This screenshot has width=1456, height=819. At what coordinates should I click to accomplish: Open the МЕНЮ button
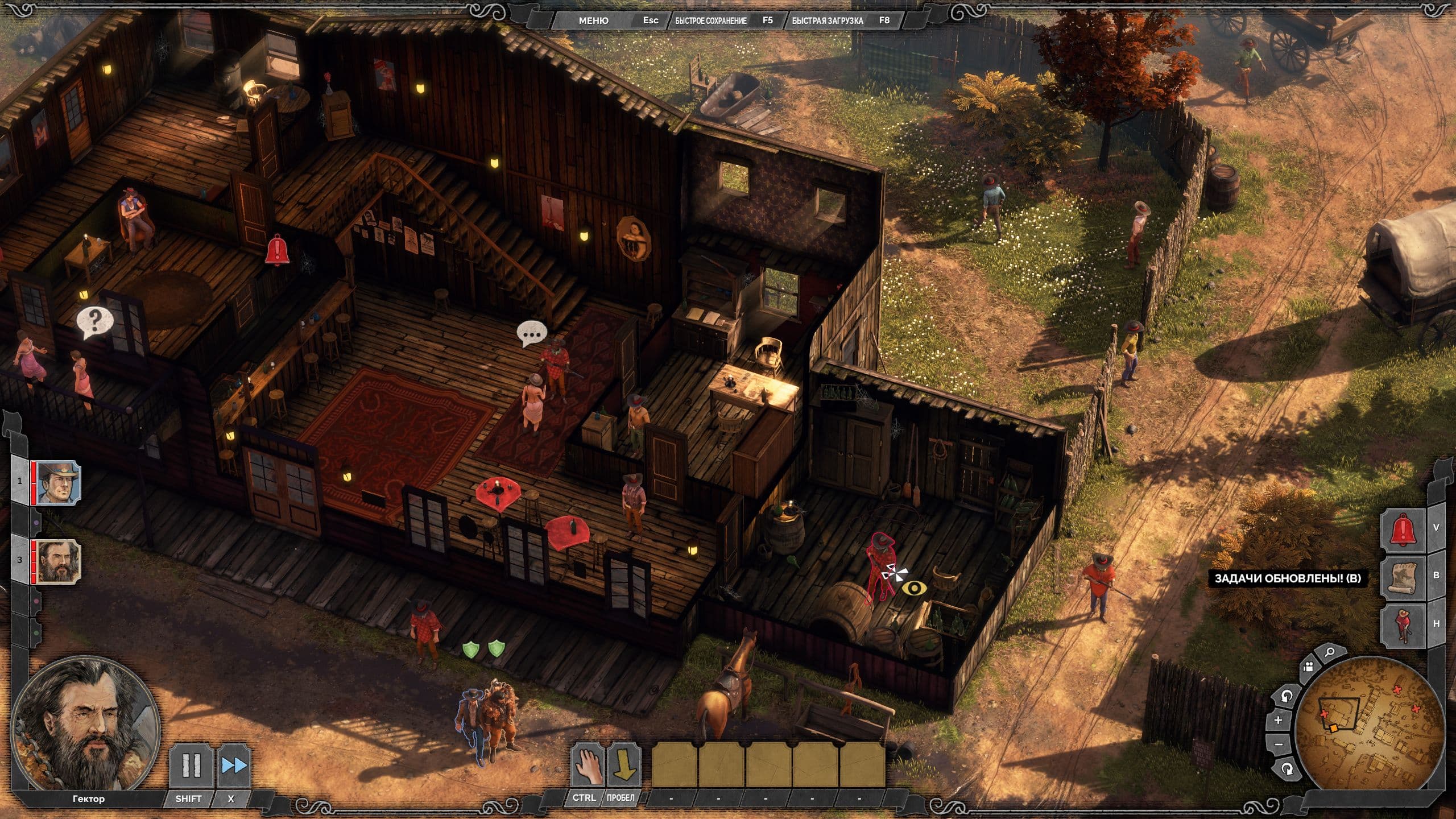click(x=593, y=20)
